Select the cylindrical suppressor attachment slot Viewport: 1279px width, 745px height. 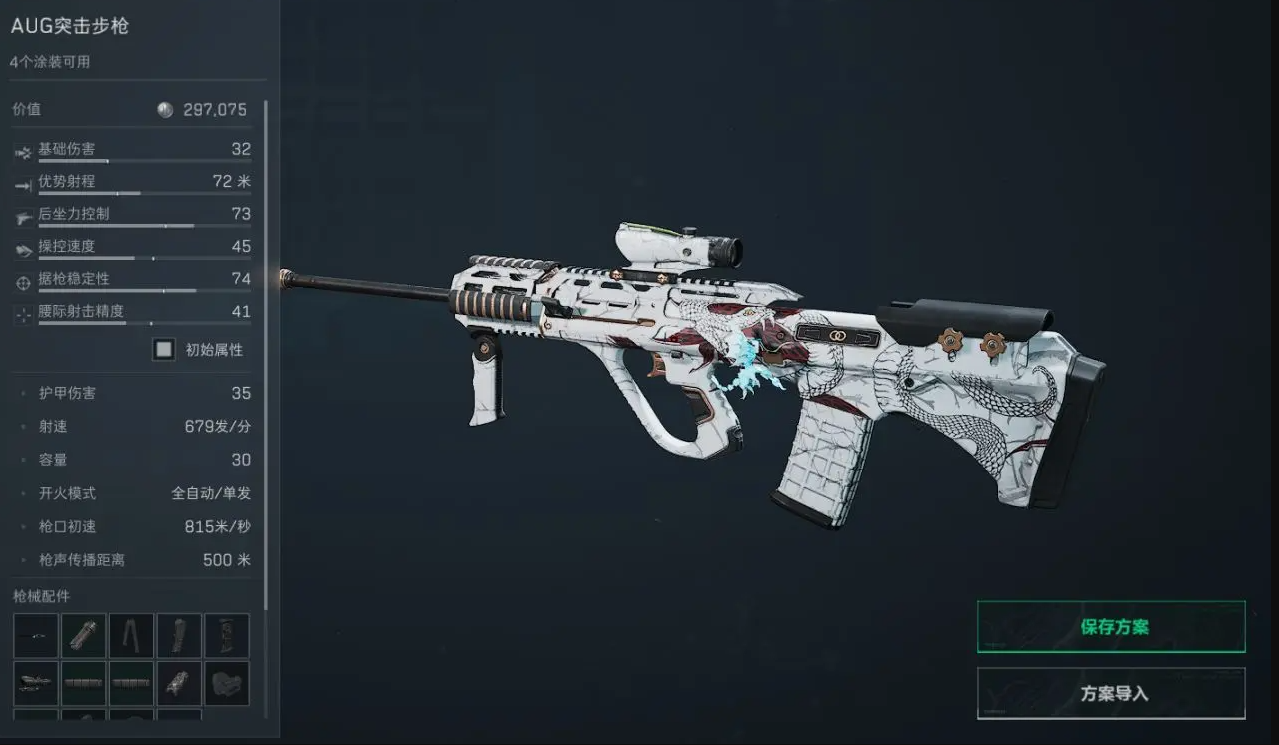83,636
